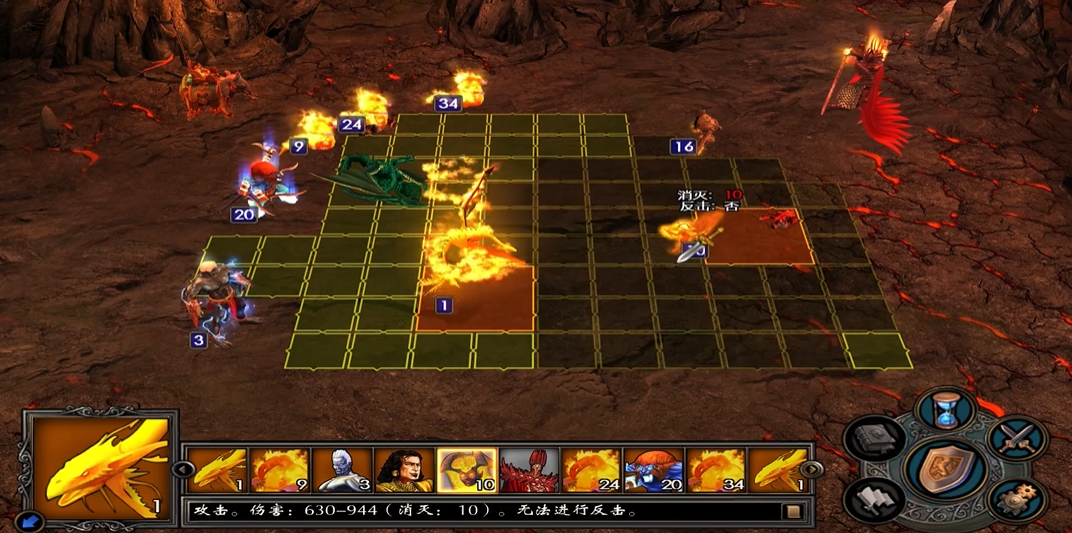Click the red demon hero portrait

pos(529,470)
